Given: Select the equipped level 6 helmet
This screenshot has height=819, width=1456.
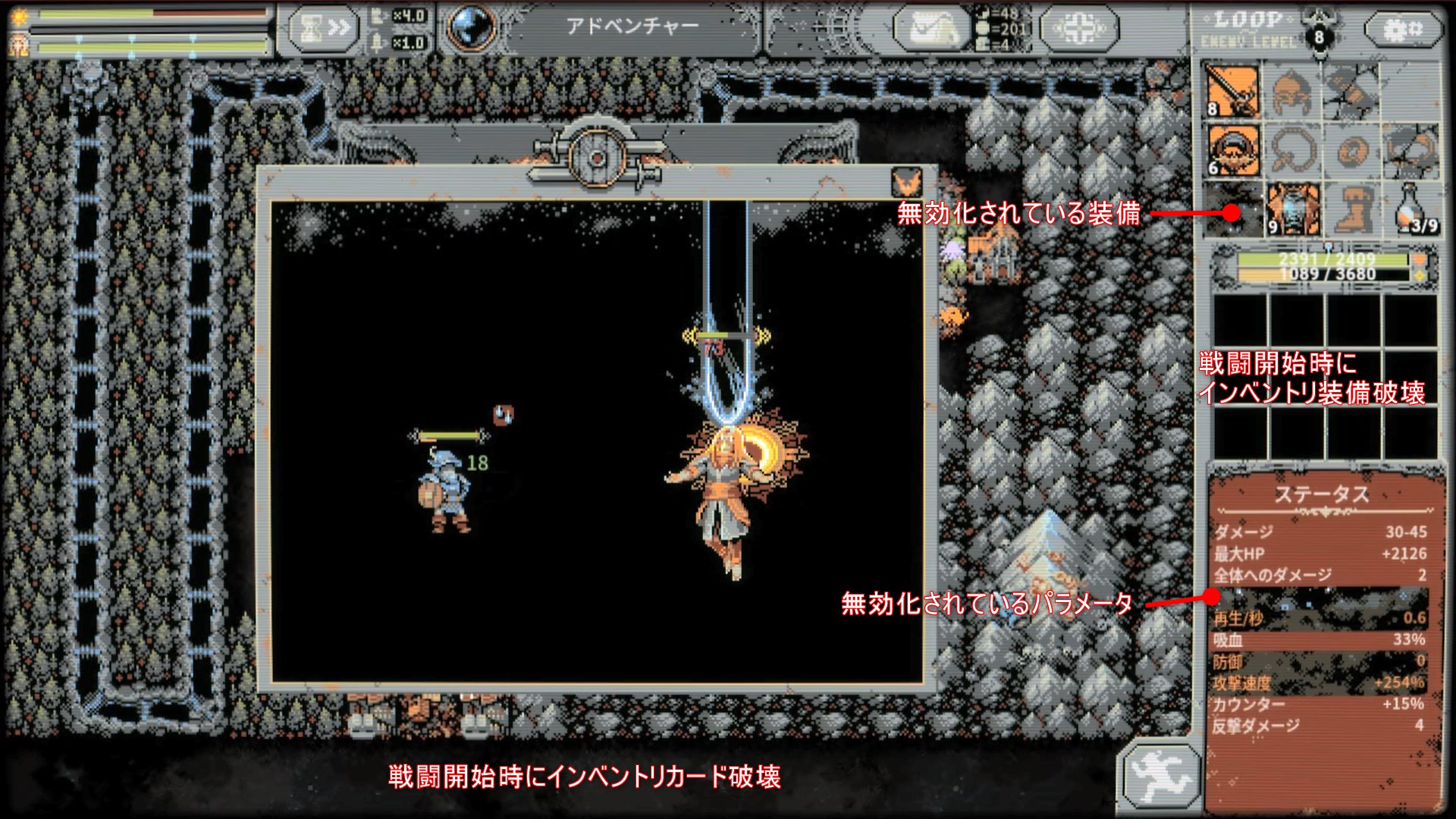Looking at the screenshot, I should (1235, 149).
